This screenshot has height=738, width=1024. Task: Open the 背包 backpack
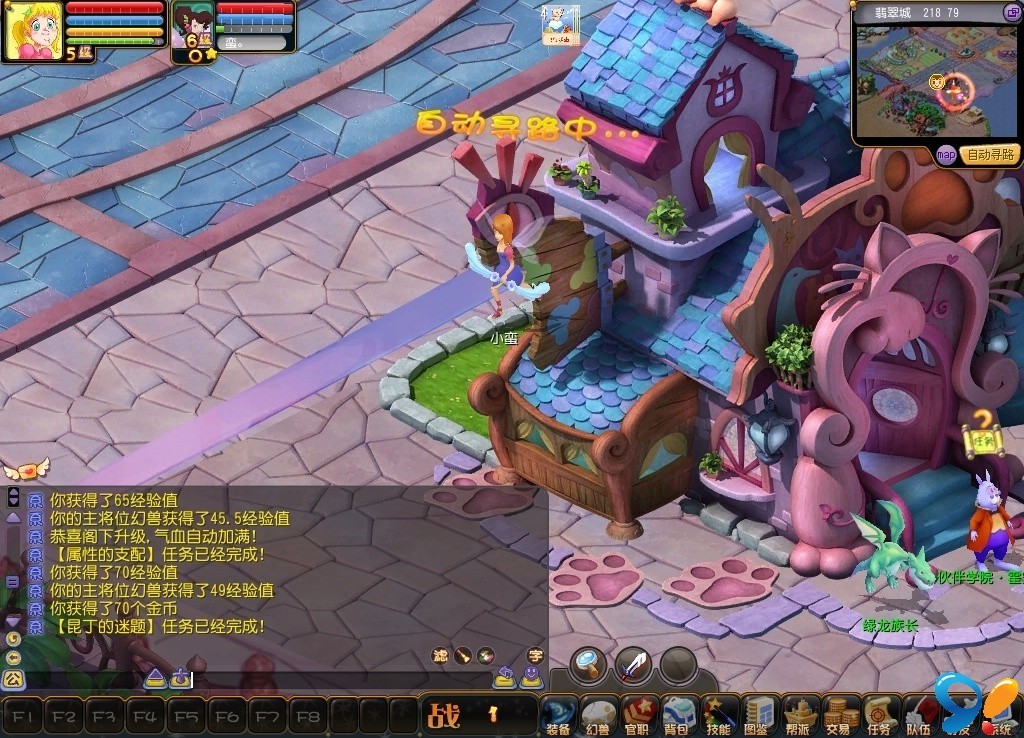pos(679,714)
